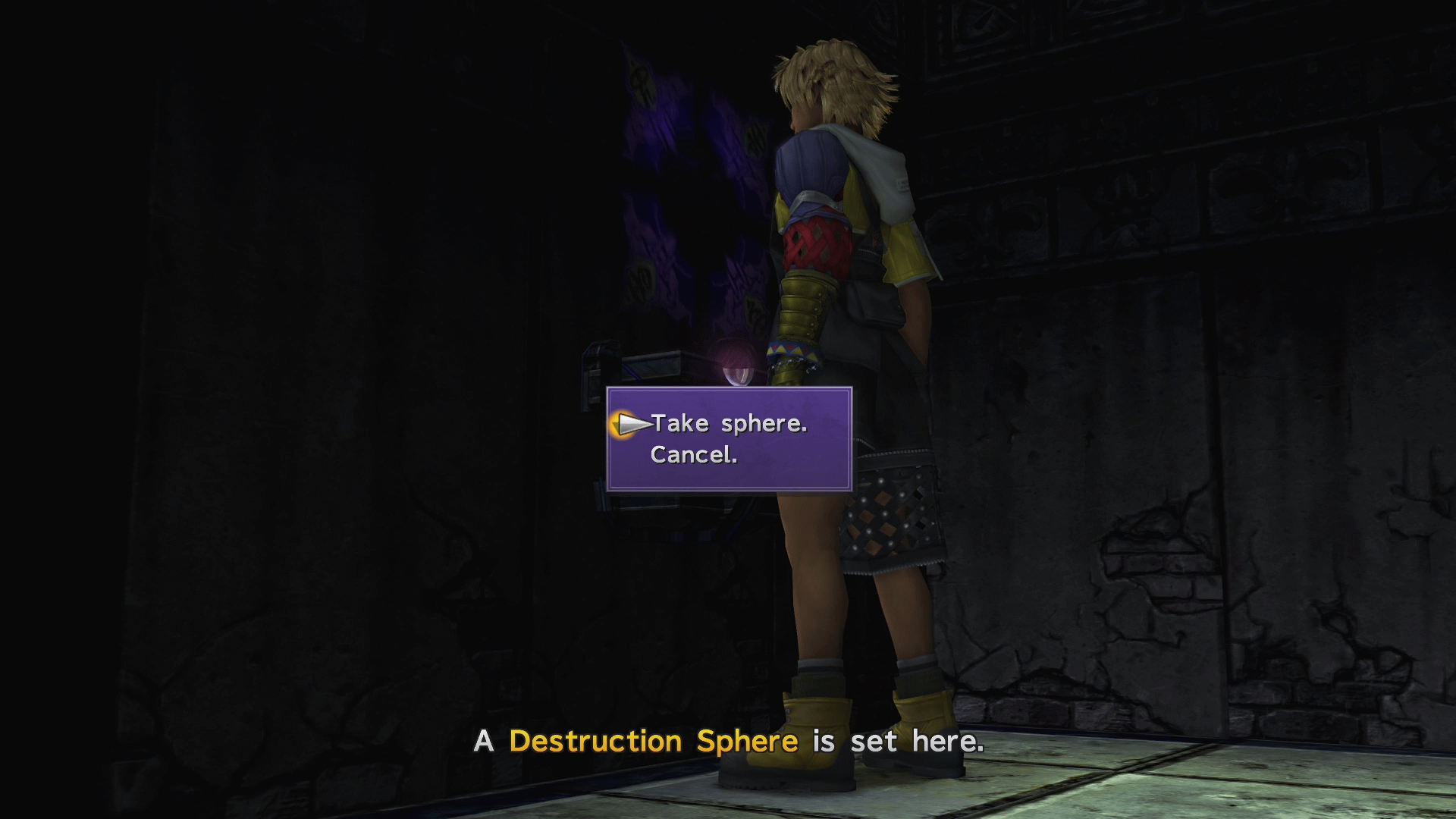Click the subtitle text bar at bottom
1456x819 pixels.
pos(728,741)
